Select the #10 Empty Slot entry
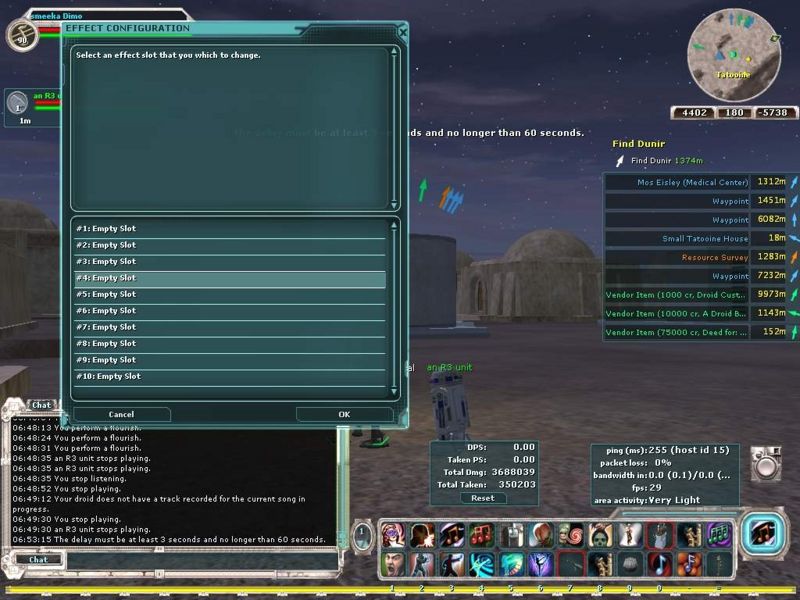The width and height of the screenshot is (800, 600). tap(230, 376)
